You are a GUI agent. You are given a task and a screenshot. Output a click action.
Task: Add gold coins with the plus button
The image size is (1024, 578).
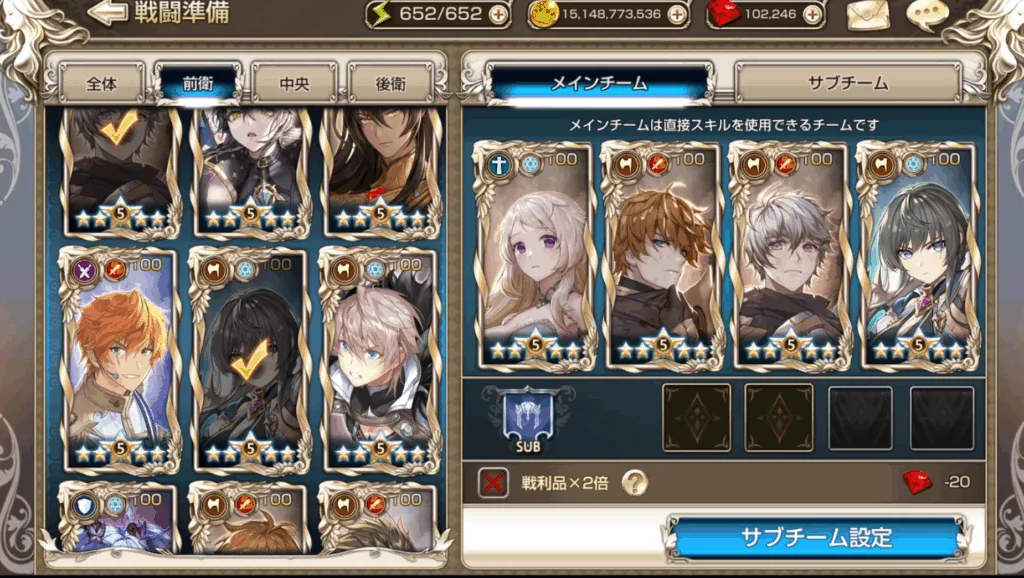(x=677, y=14)
